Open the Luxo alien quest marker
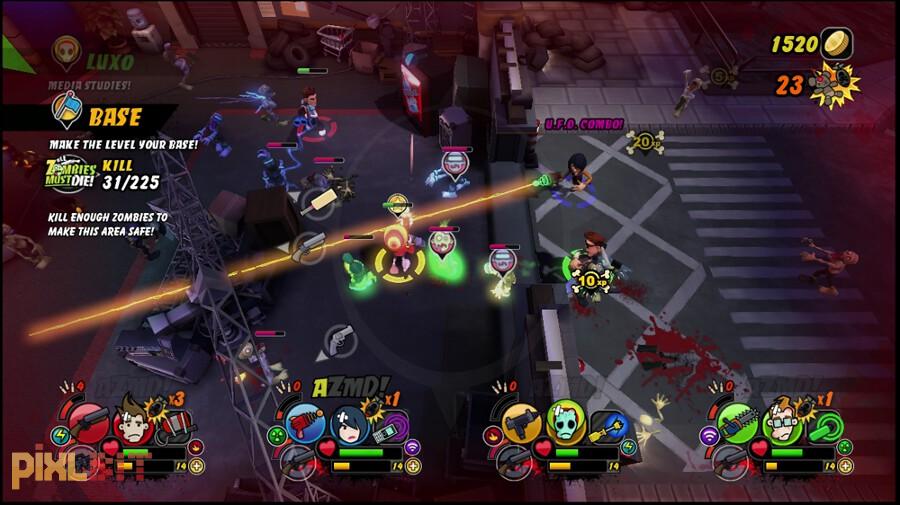The image size is (900, 505). [68, 50]
